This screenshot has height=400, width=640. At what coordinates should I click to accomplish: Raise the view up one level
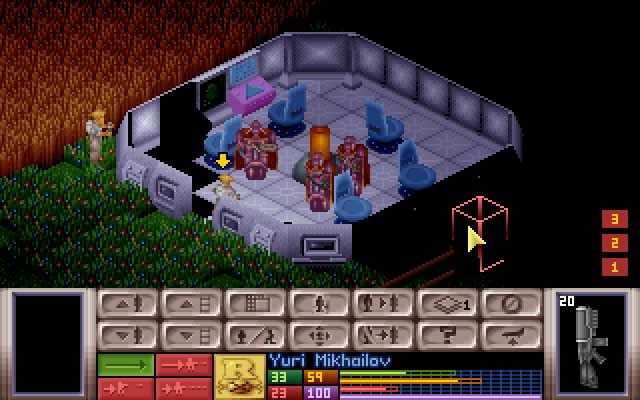point(190,304)
